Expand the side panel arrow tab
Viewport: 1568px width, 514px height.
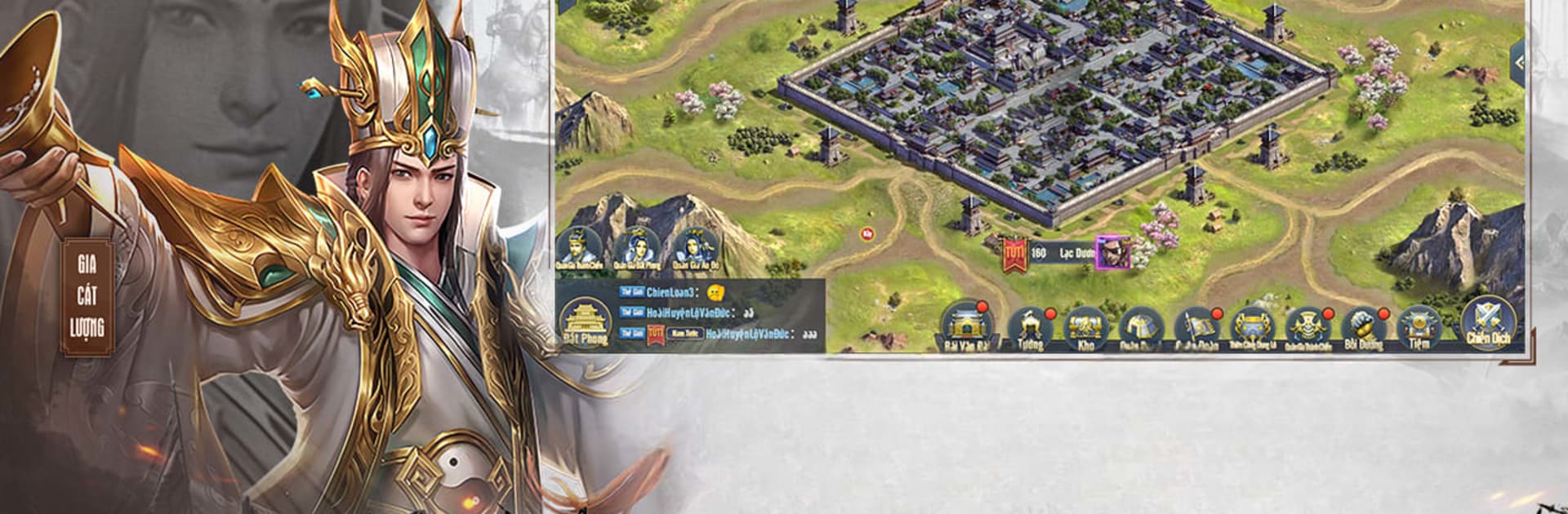(1517, 62)
